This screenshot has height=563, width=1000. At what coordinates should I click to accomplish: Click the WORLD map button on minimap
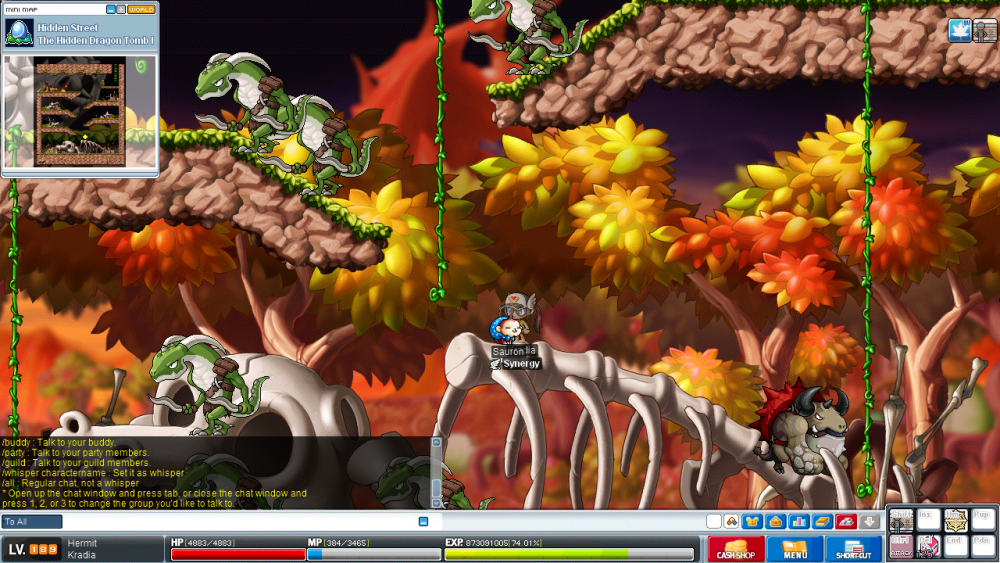pyautogui.click(x=142, y=9)
